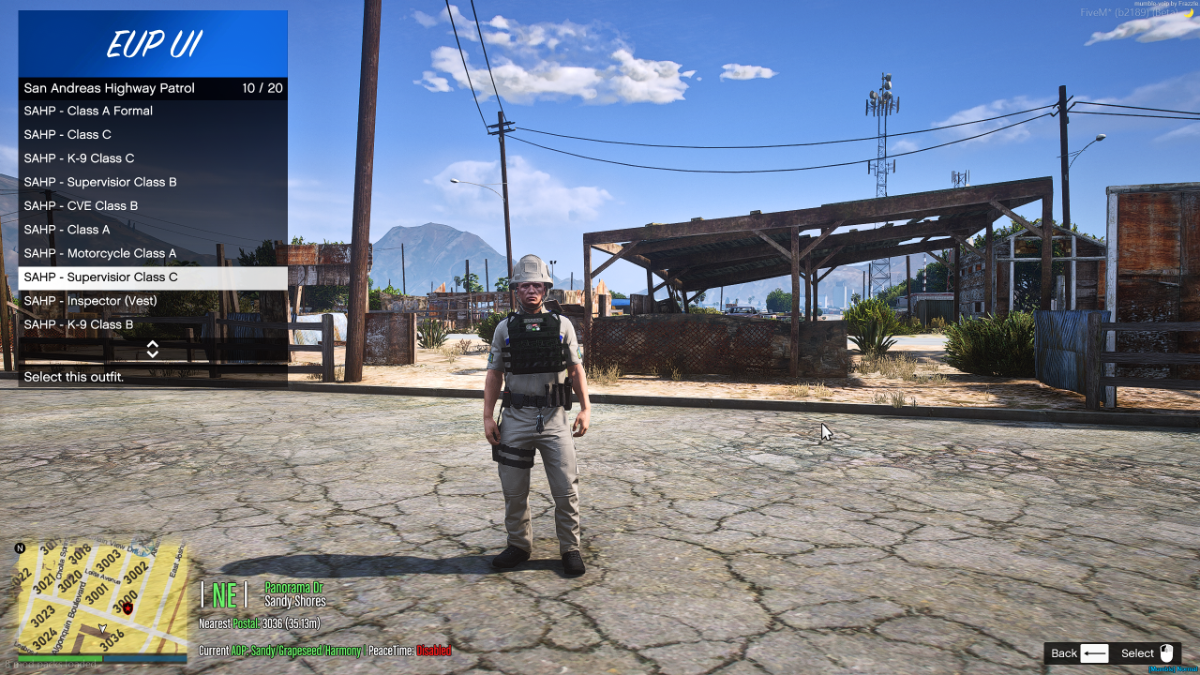1200x675 pixels.
Task: Select SAHP - K-9 Class B outfit
Action: click(x=152, y=325)
